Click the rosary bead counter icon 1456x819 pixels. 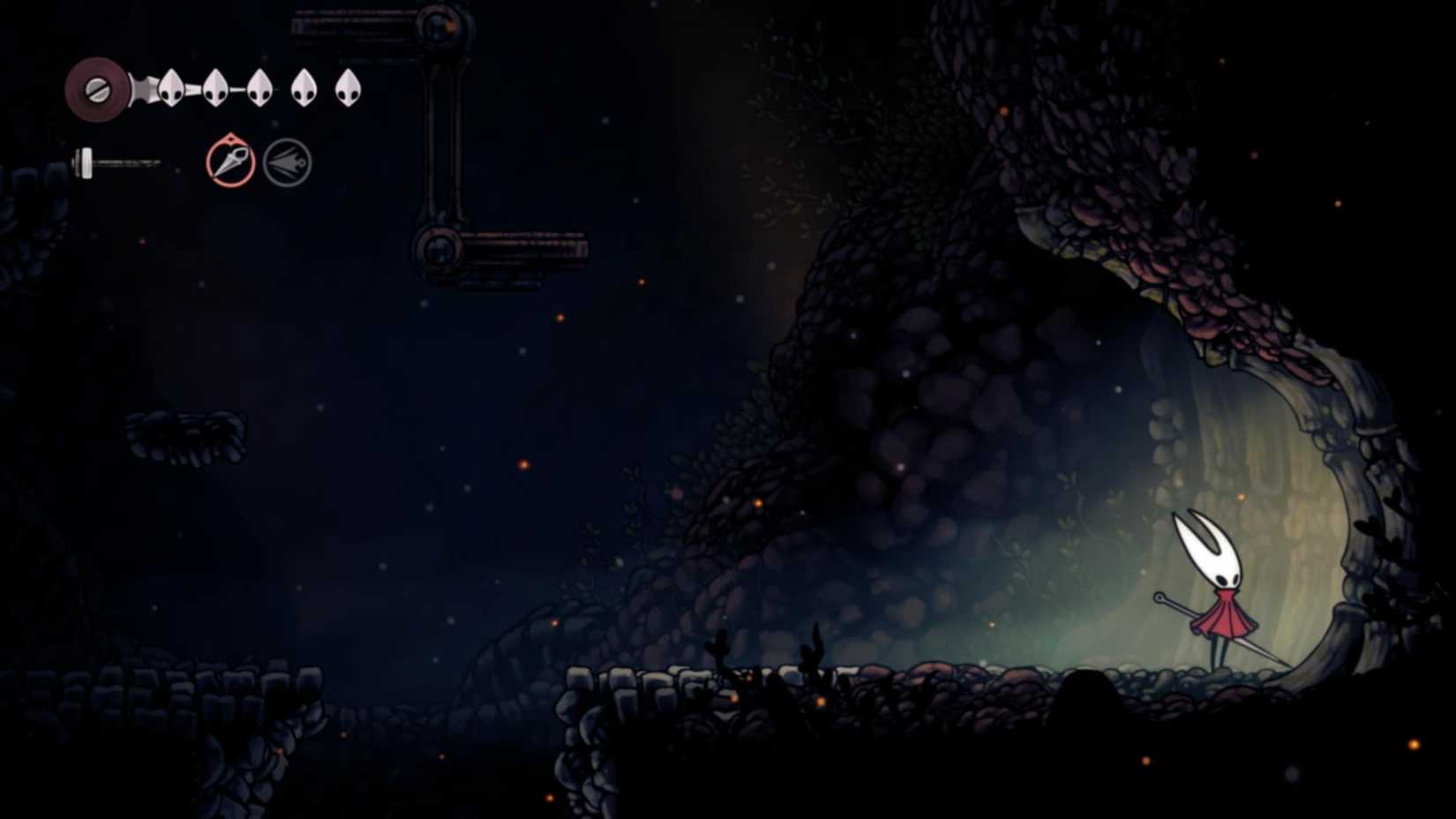click(97, 88)
